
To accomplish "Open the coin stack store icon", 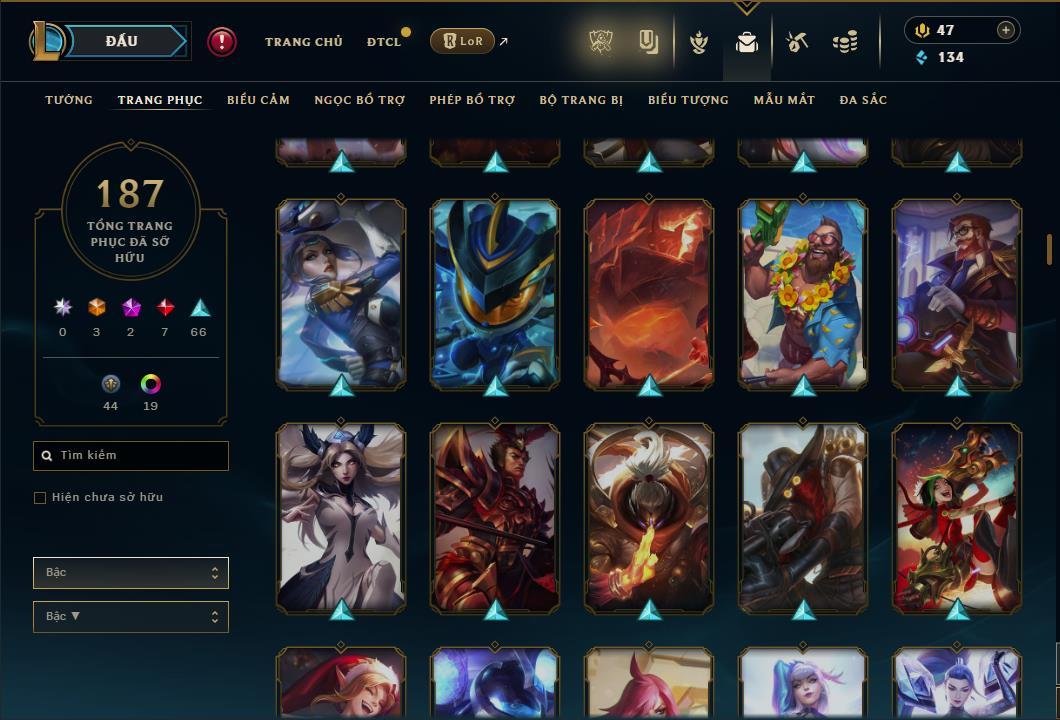I will (x=845, y=42).
